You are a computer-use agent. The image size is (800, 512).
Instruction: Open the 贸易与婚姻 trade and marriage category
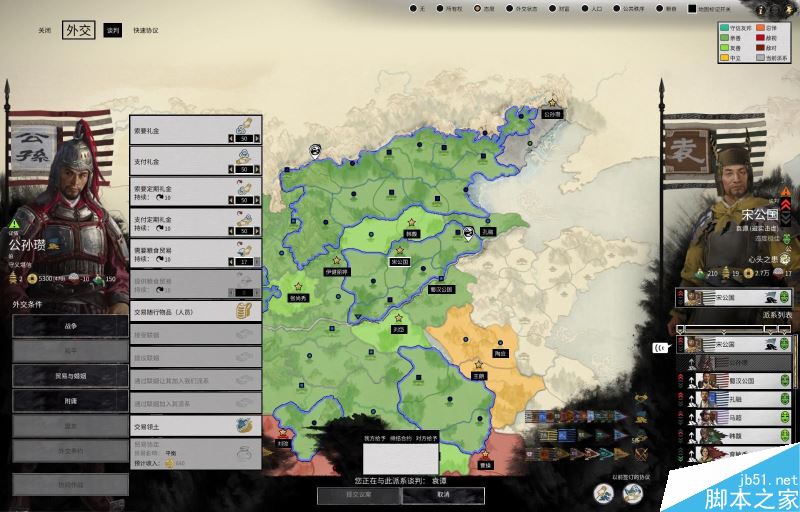click(70, 374)
